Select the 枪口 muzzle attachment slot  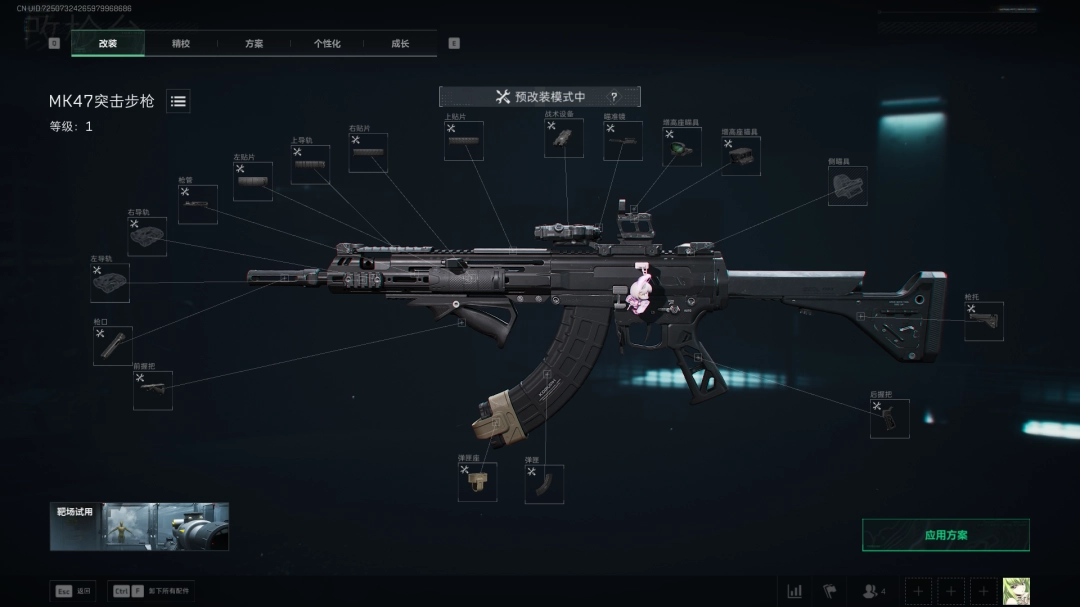[x=113, y=346]
